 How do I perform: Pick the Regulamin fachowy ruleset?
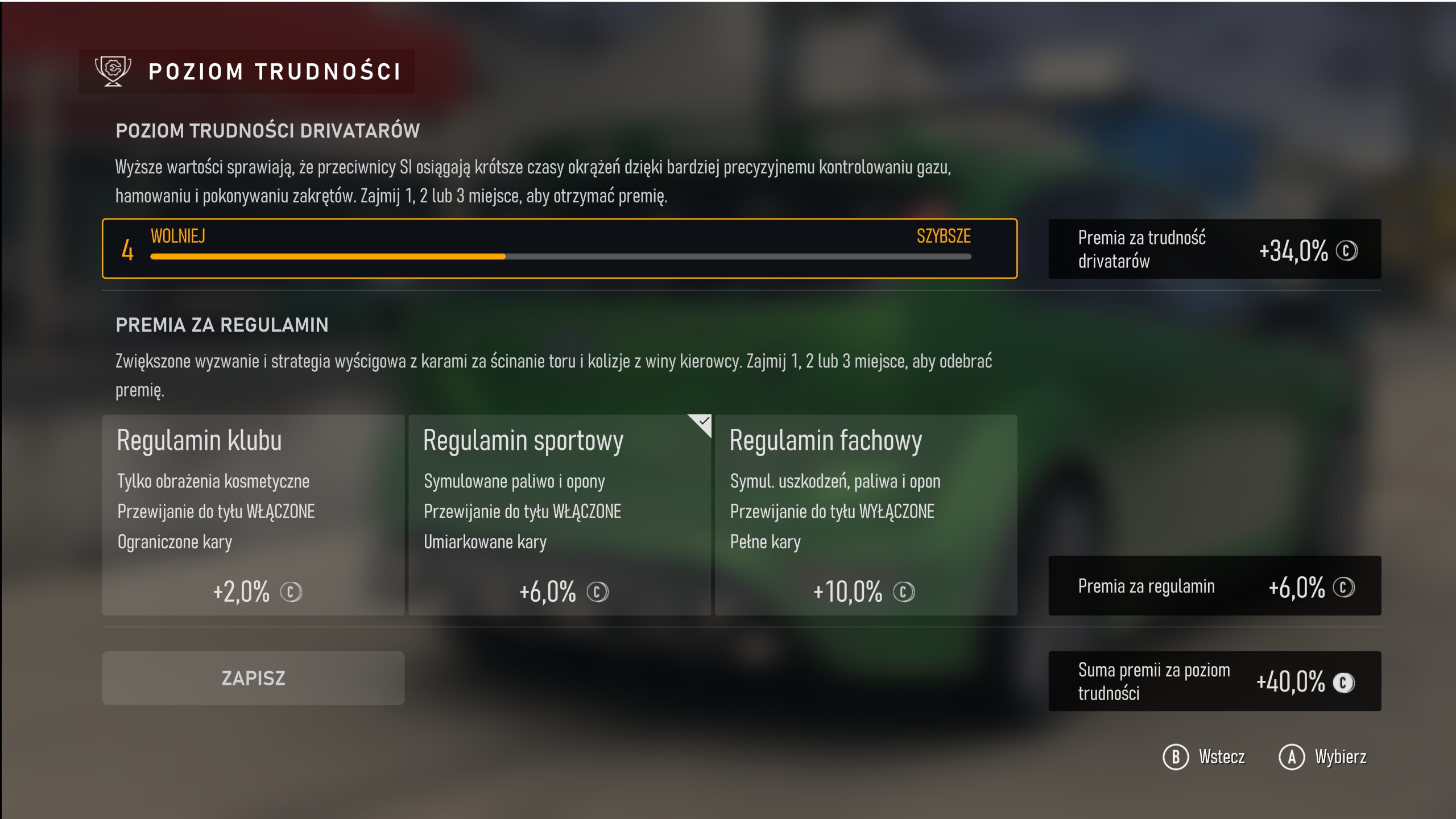pos(866,515)
